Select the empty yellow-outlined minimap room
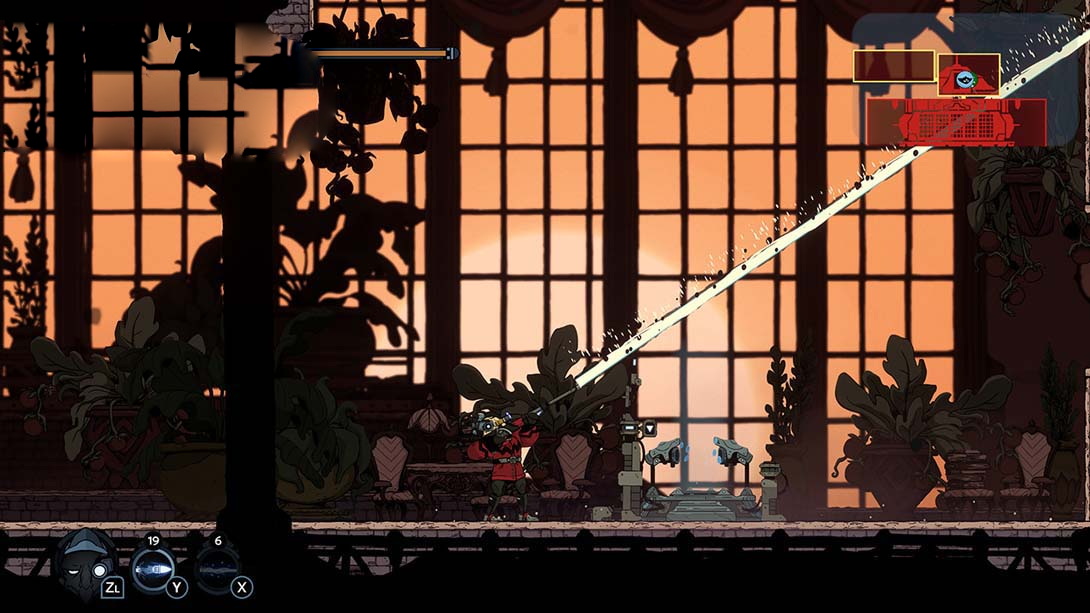This screenshot has width=1090, height=613. [x=893, y=67]
